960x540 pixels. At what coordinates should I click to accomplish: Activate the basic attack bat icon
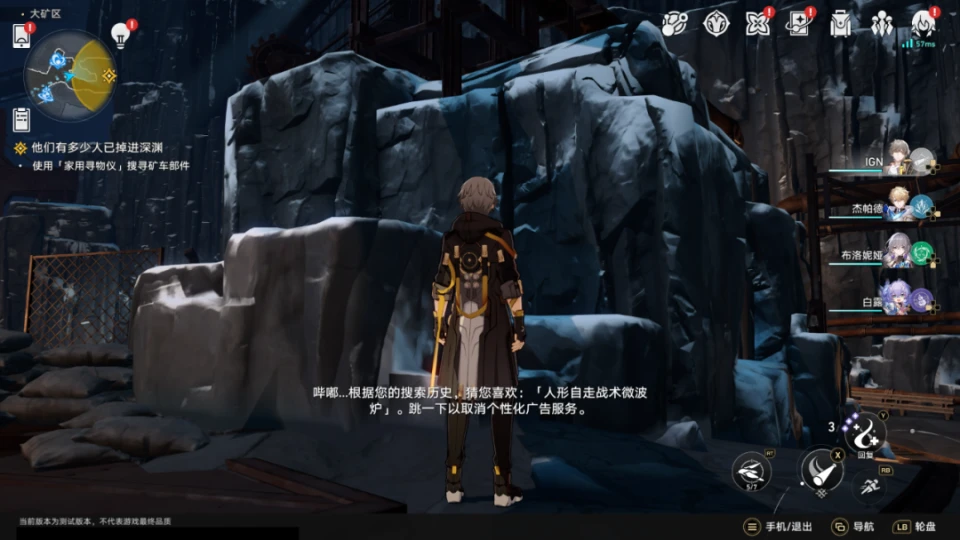coord(820,471)
